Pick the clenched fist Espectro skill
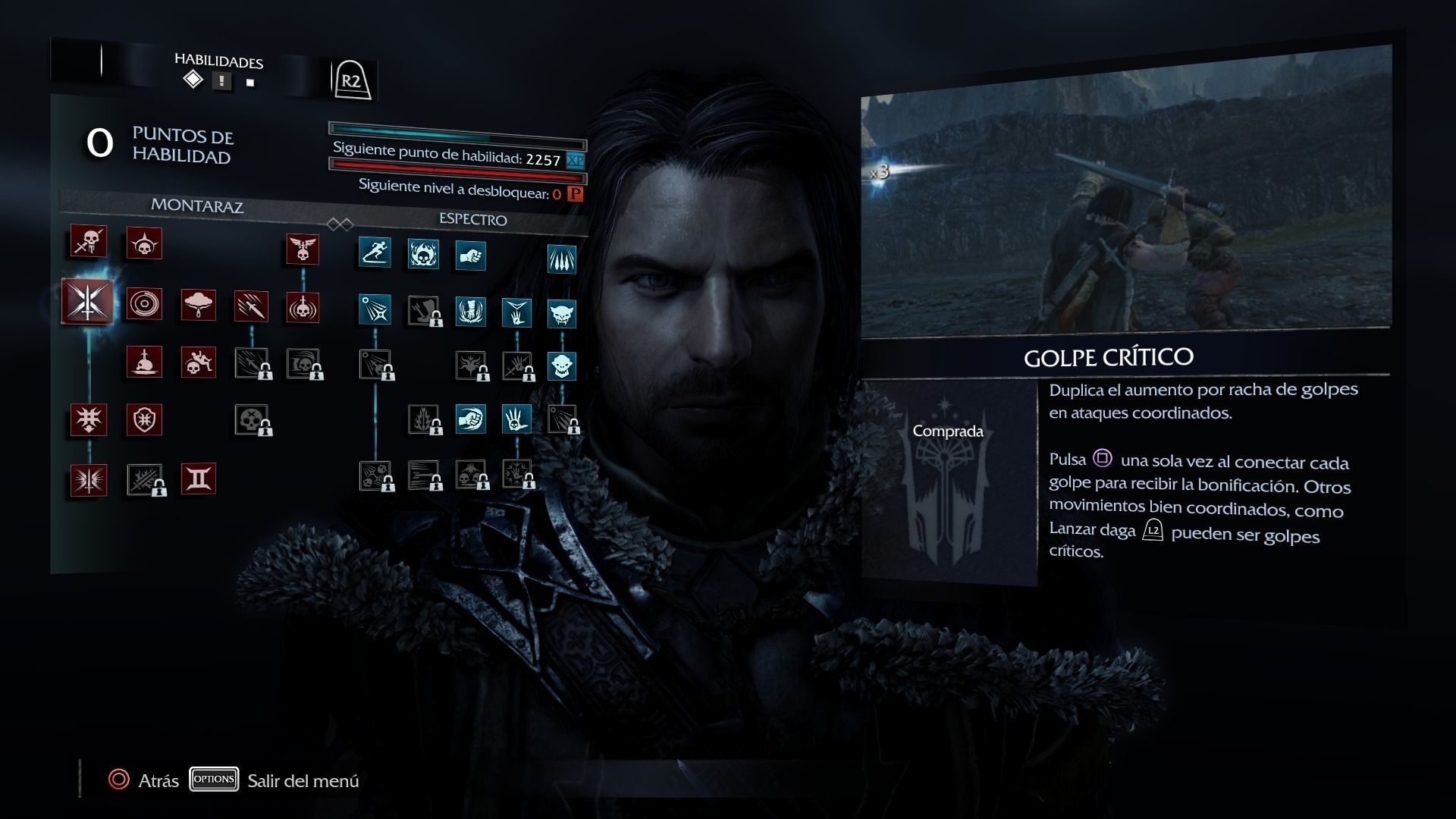This screenshot has width=1456, height=819. pos(470,256)
